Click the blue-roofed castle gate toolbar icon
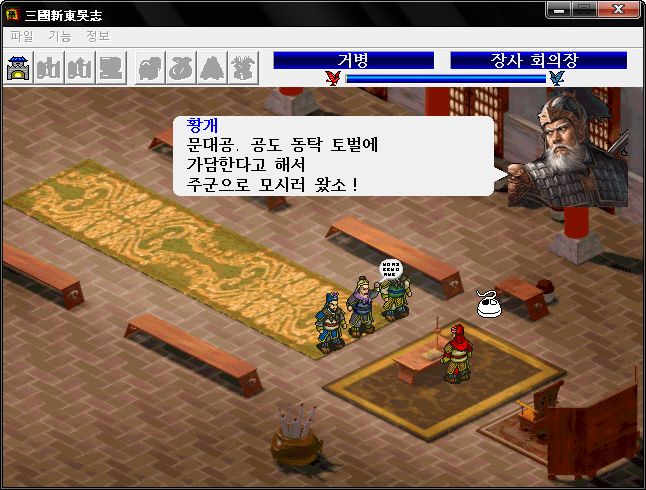This screenshot has height=490, width=646. (19, 68)
